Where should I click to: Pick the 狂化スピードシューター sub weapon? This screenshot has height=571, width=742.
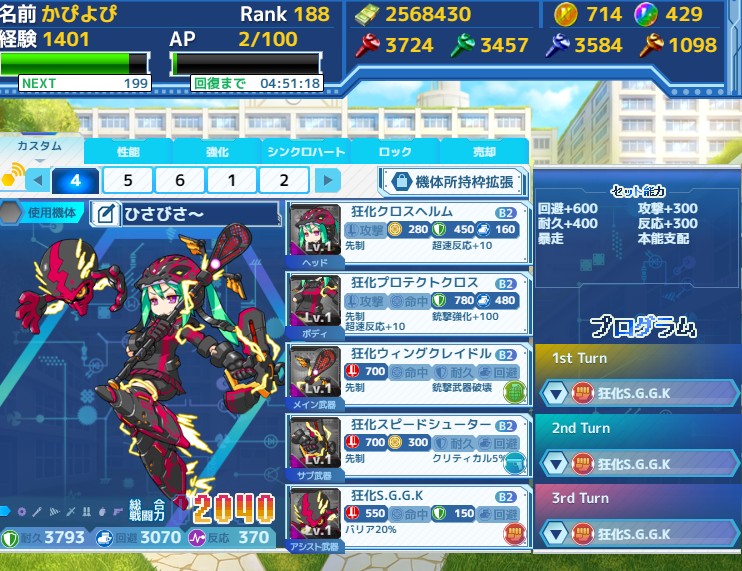coord(408,445)
